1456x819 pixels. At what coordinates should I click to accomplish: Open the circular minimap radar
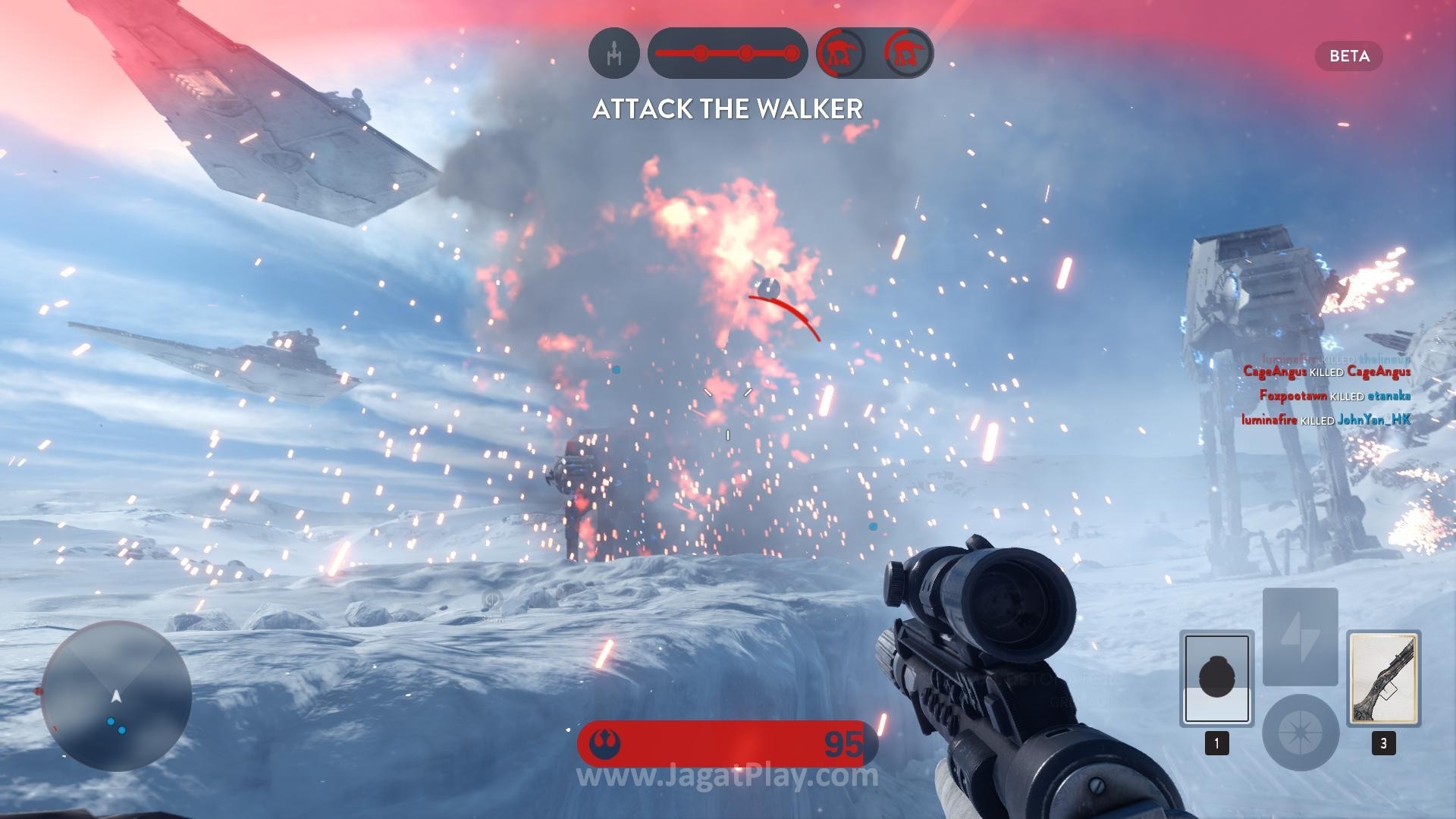click(116, 695)
